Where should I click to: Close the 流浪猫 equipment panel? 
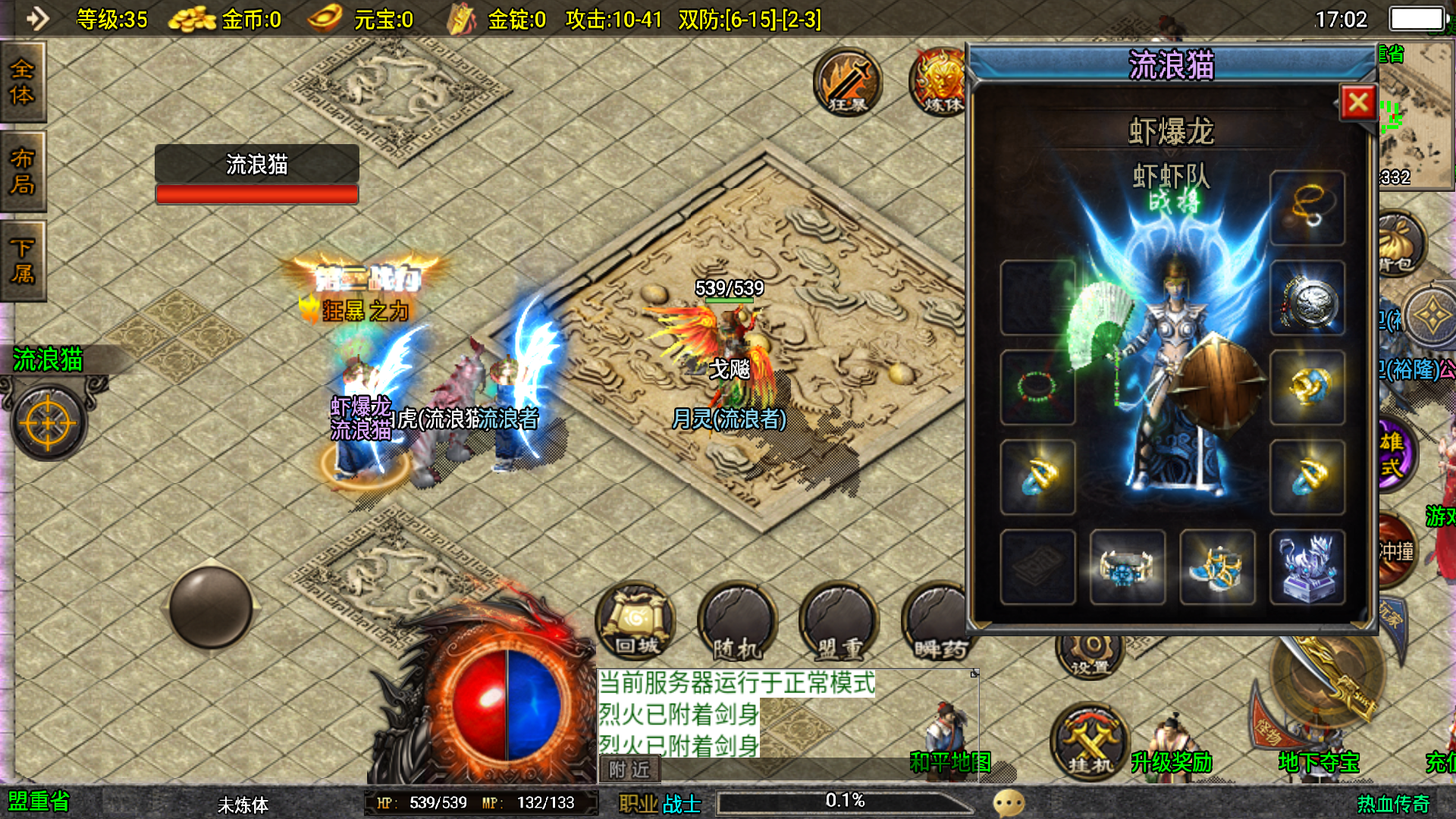coord(1357,102)
